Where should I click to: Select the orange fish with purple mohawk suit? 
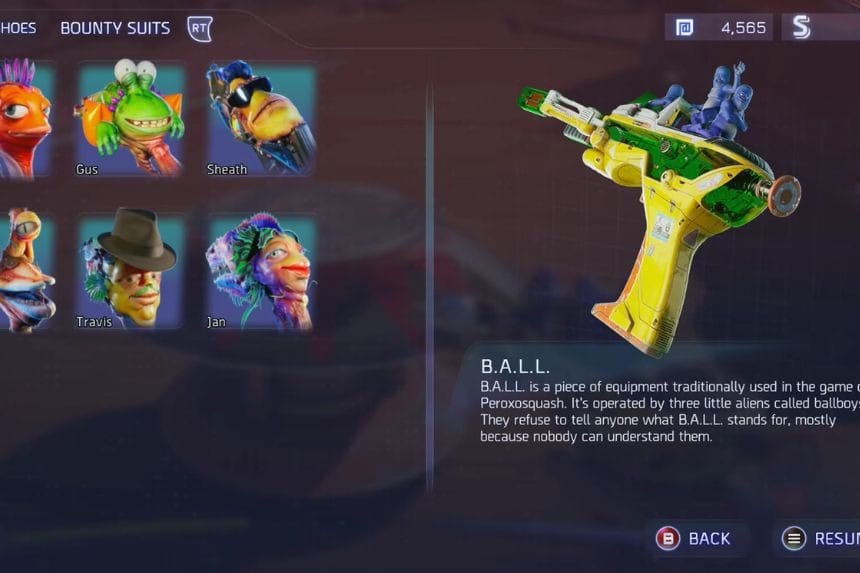(x=24, y=119)
